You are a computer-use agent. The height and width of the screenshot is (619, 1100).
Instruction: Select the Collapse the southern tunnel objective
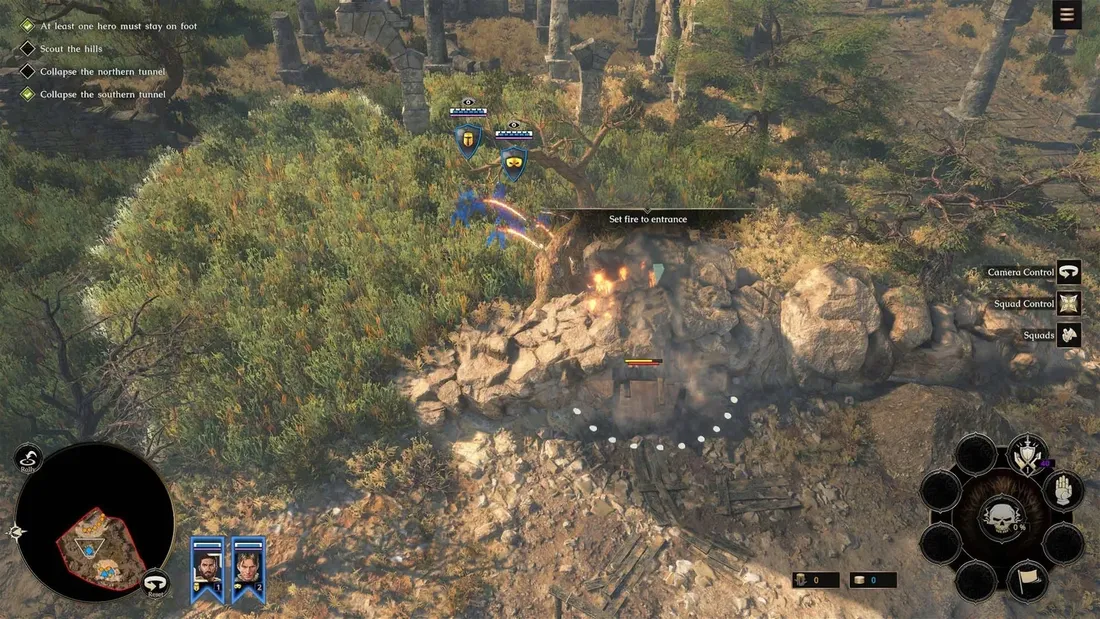coord(102,95)
